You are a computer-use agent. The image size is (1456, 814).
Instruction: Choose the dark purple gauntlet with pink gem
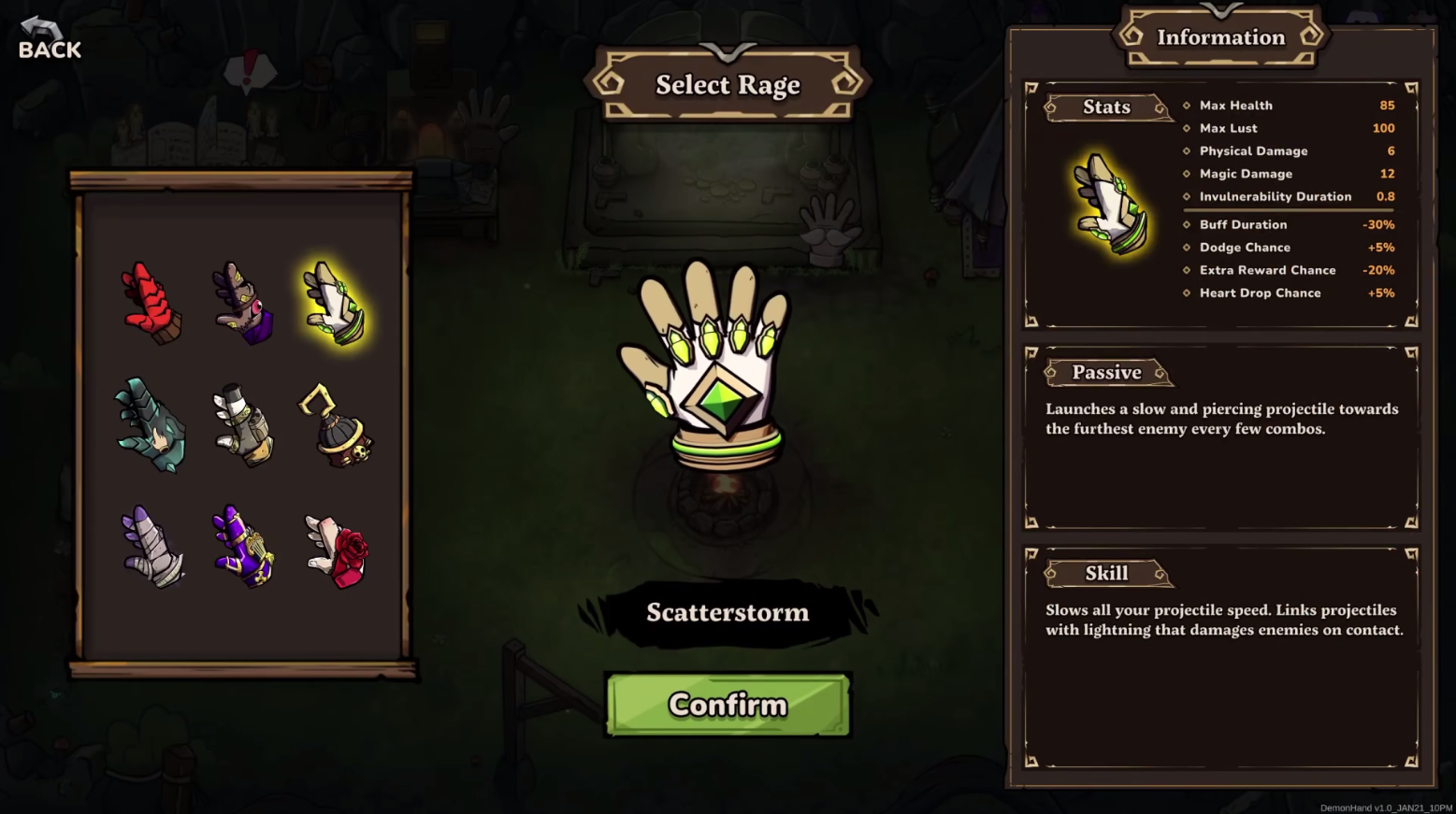click(x=242, y=303)
